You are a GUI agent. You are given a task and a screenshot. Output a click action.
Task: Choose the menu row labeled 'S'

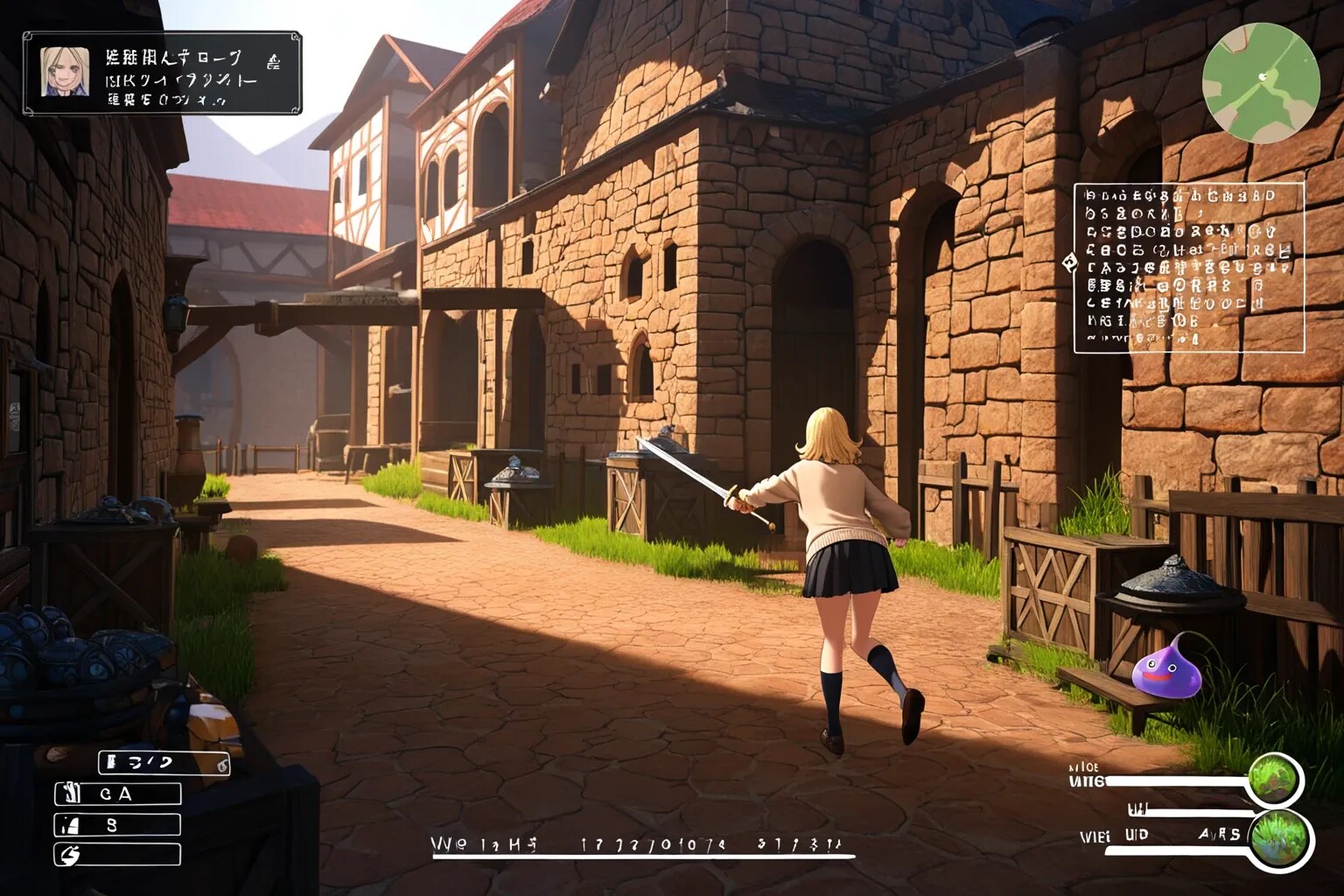[x=118, y=824]
